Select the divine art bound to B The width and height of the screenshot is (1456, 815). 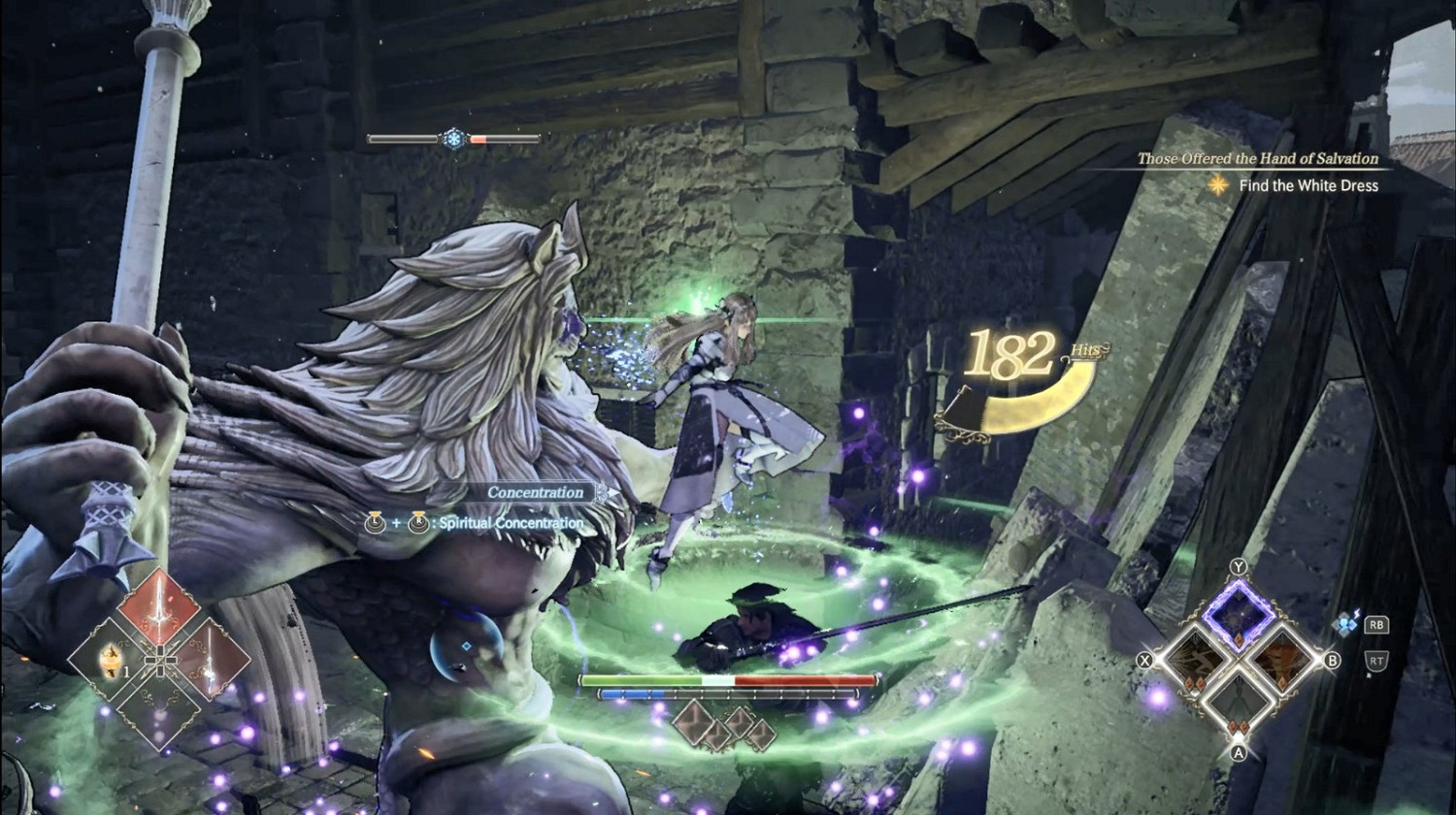(1282, 663)
